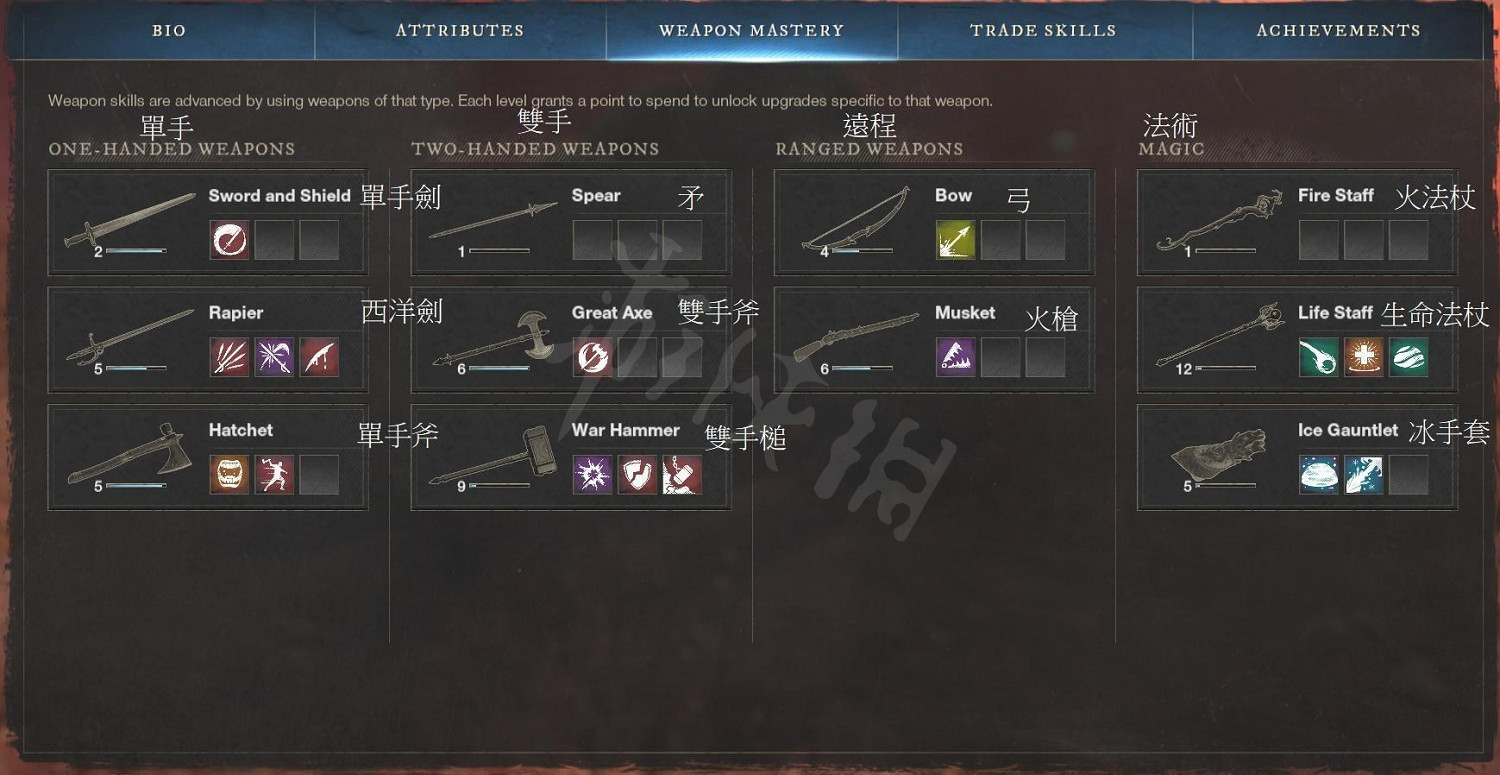
Task: Select the Great Axe skill icon
Action: click(594, 357)
